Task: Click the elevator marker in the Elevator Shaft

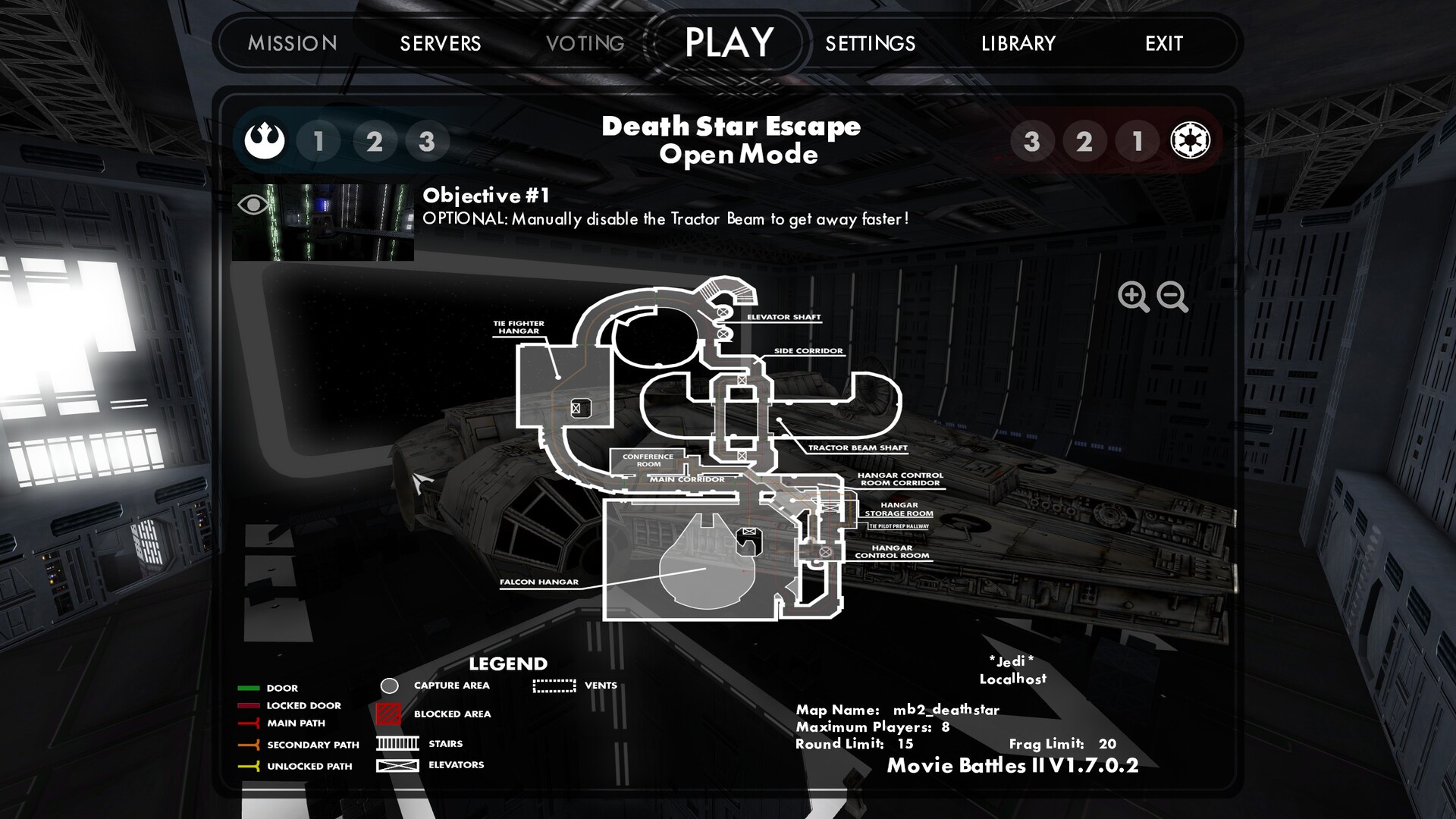Action: [722, 312]
